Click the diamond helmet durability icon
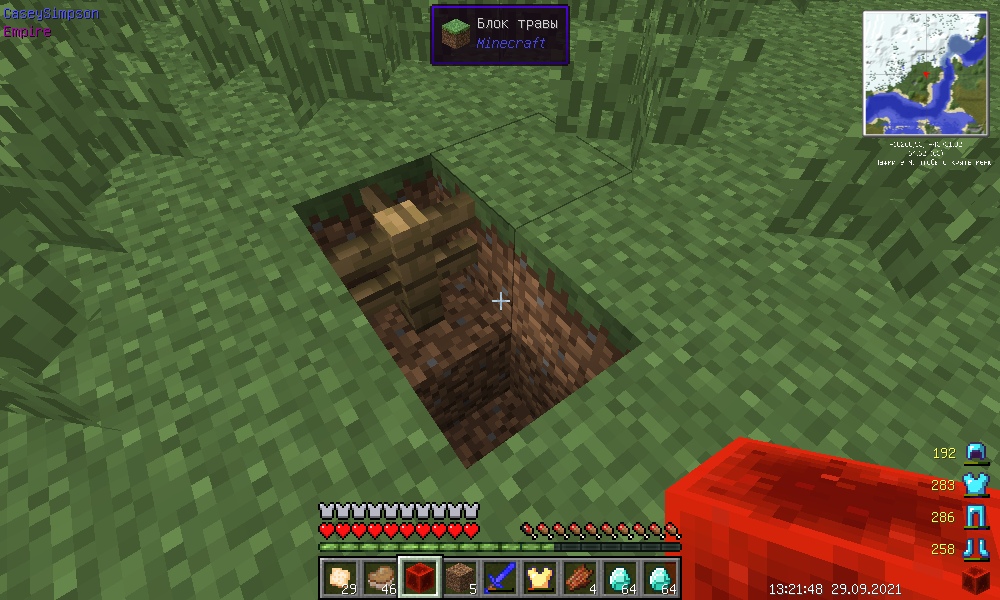The image size is (1000, 600). pos(975,453)
